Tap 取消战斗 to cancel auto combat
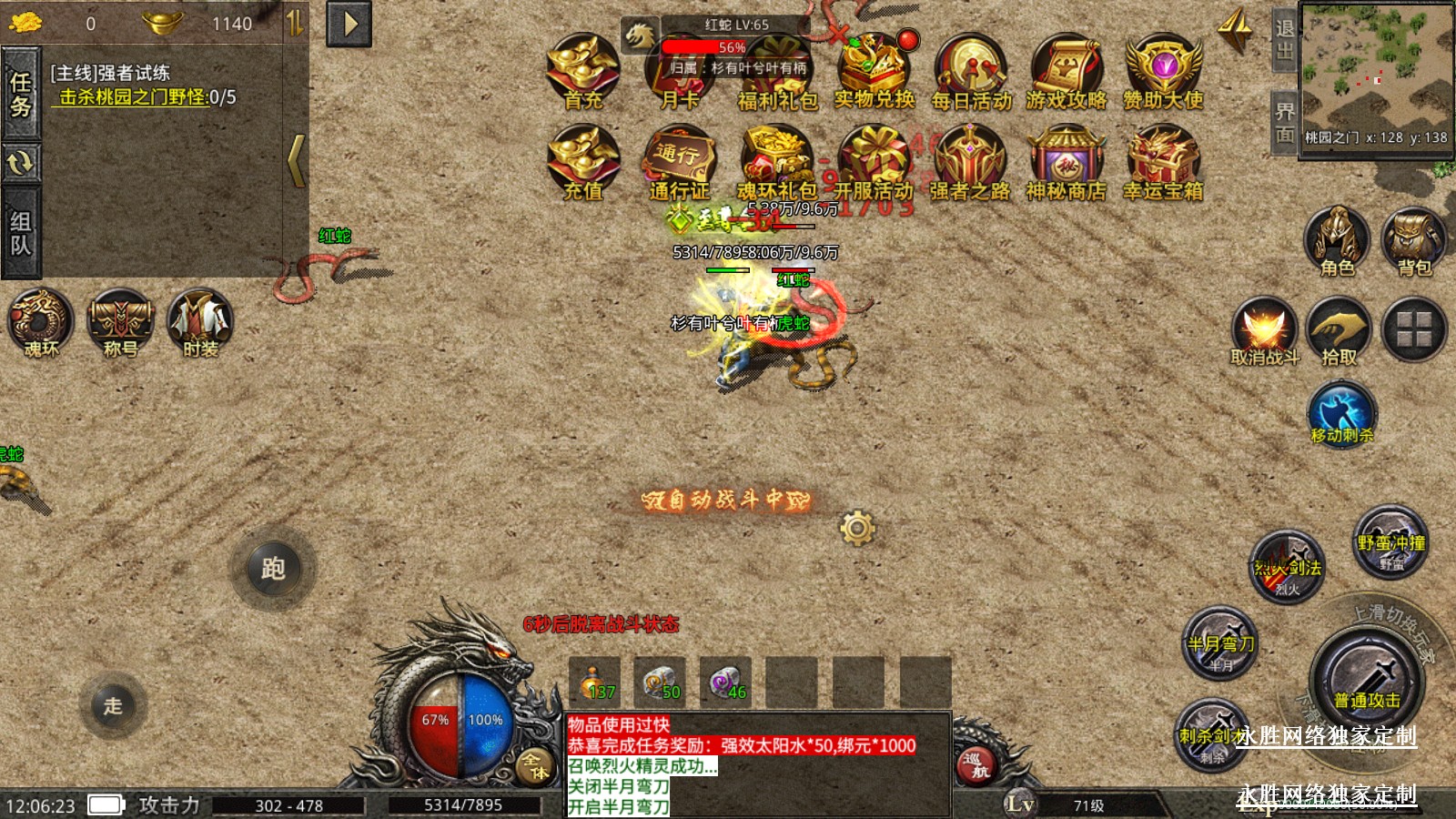 coord(1264,331)
